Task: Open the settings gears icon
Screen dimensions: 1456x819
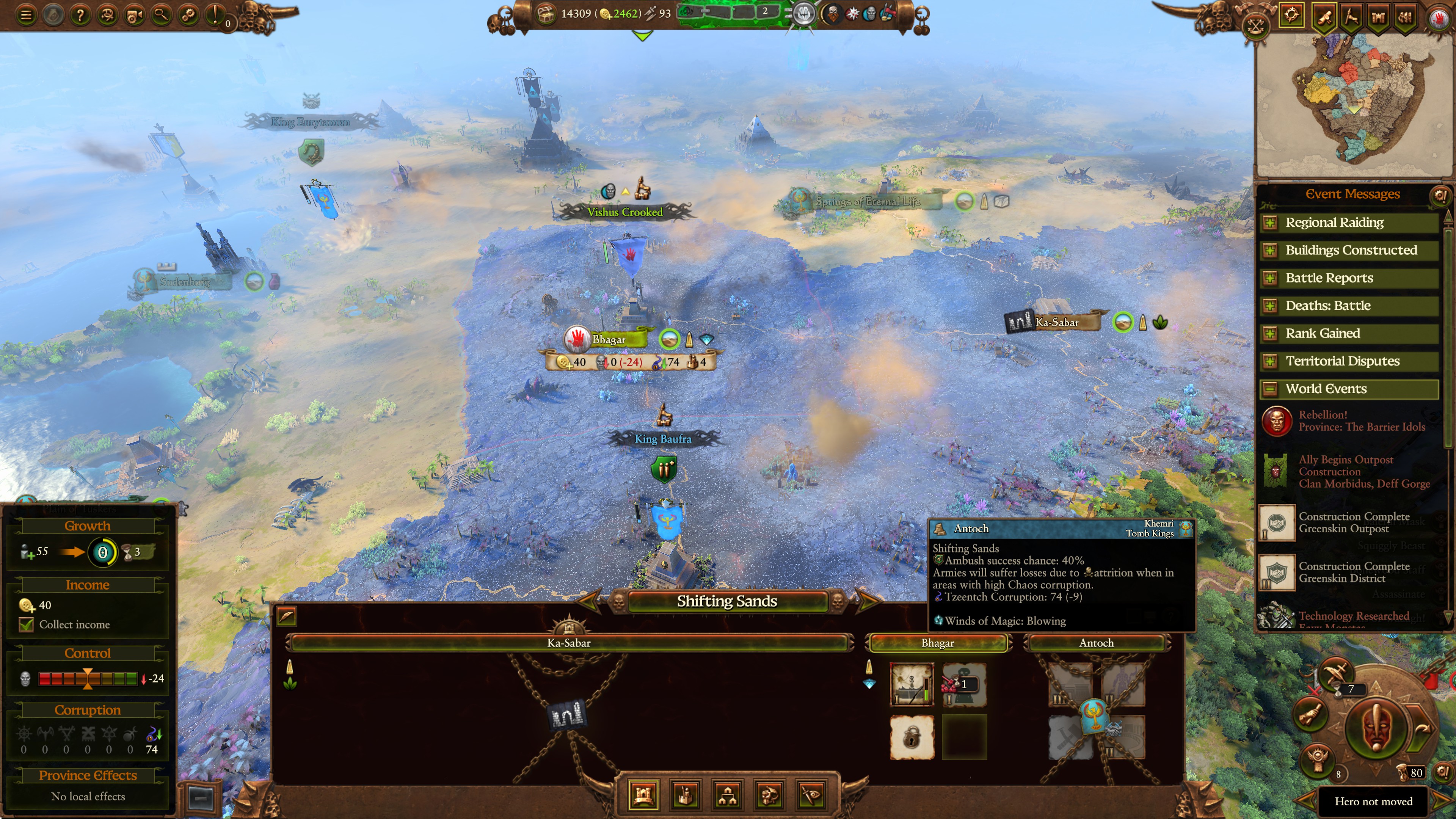Action: [188, 15]
